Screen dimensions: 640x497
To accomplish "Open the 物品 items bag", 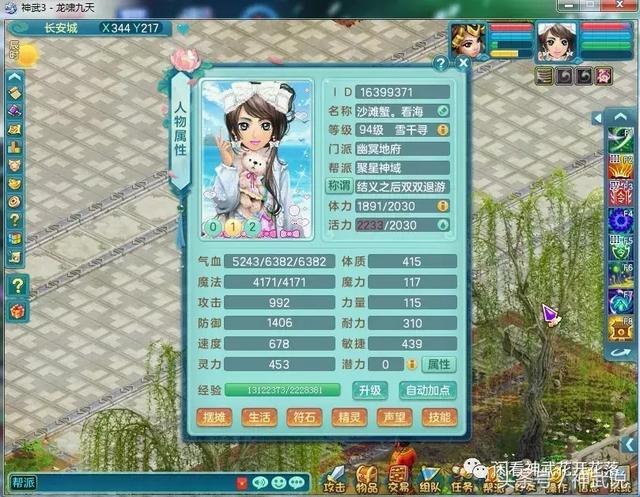I will (367, 478).
